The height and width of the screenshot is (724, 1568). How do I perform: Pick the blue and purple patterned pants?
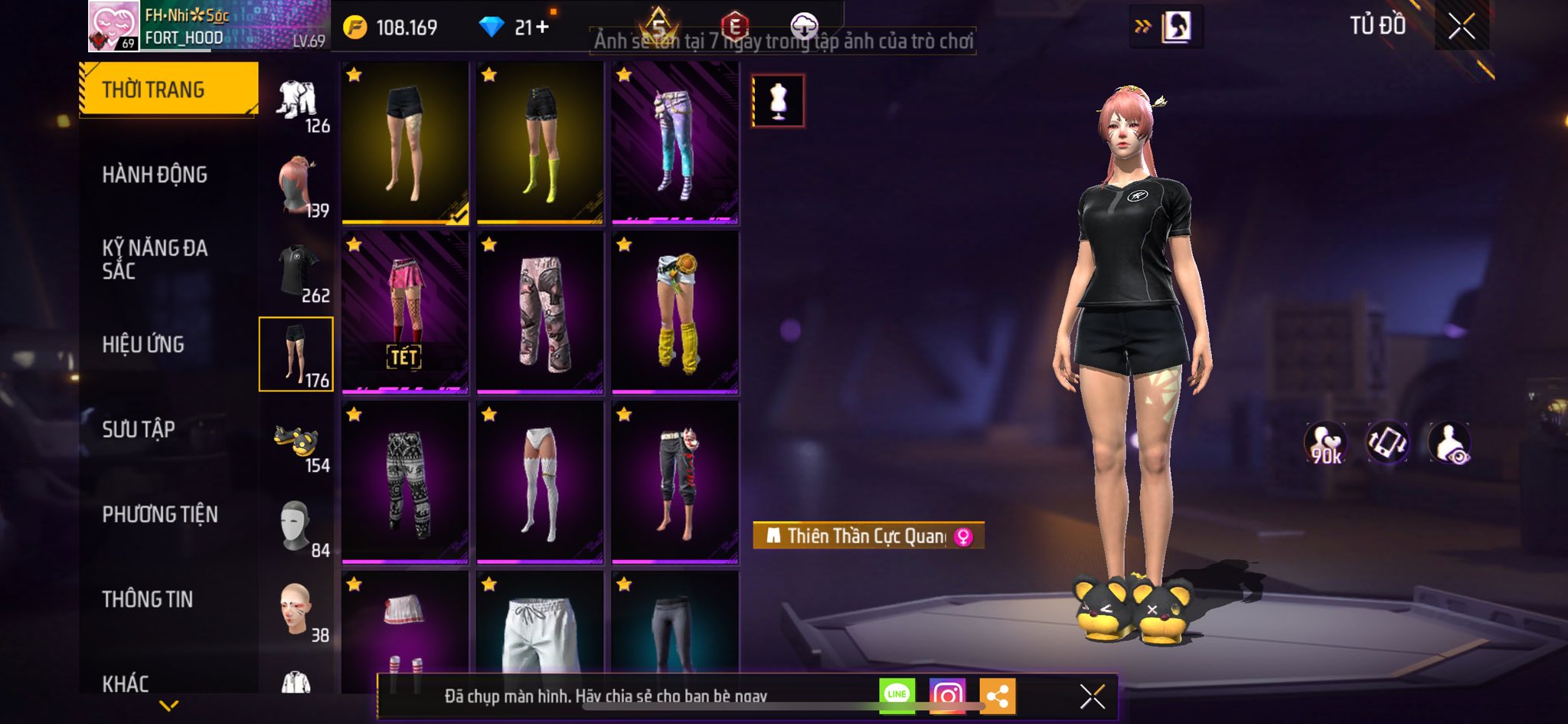click(675, 143)
